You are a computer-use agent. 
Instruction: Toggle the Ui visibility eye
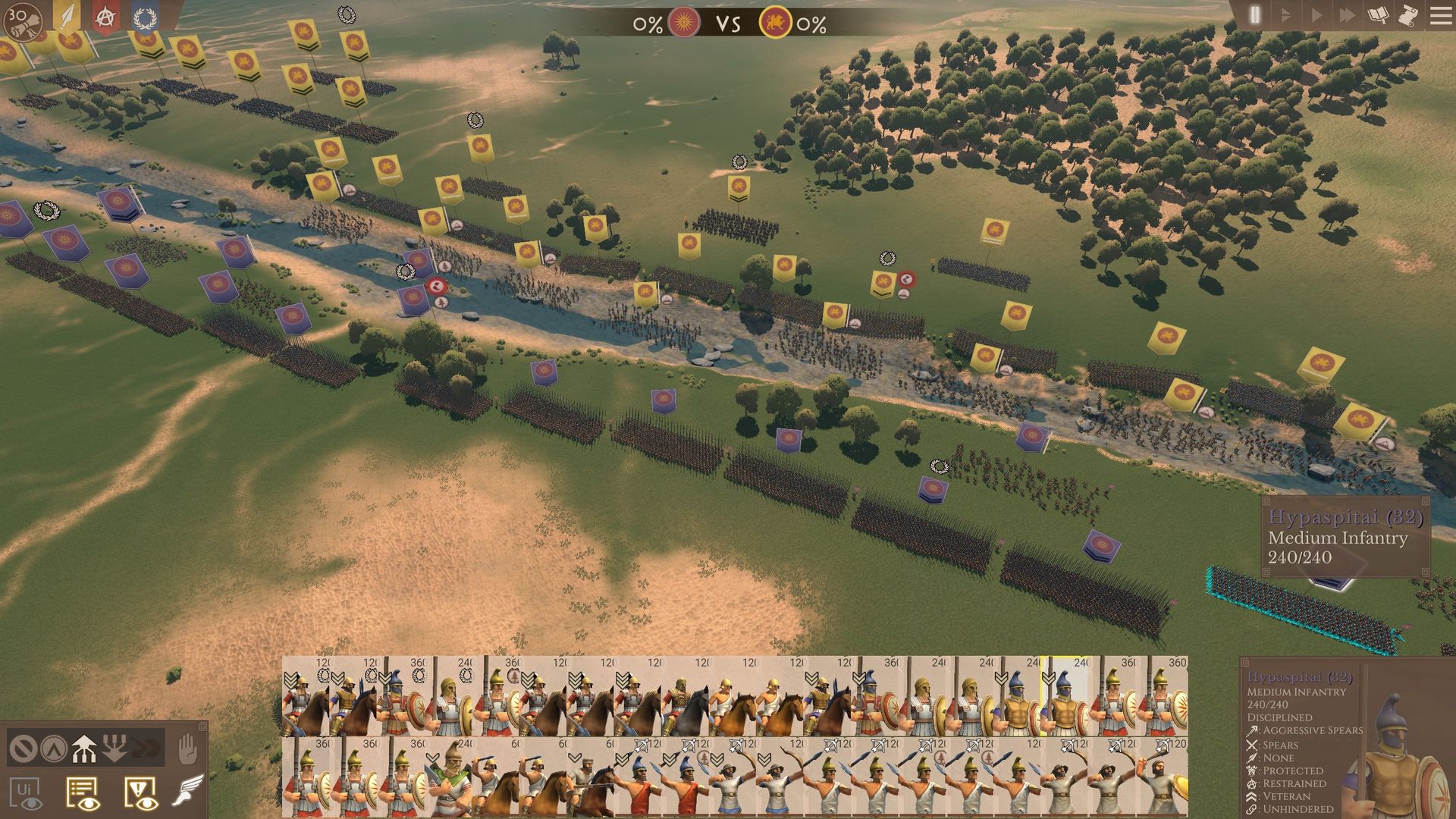[27, 794]
